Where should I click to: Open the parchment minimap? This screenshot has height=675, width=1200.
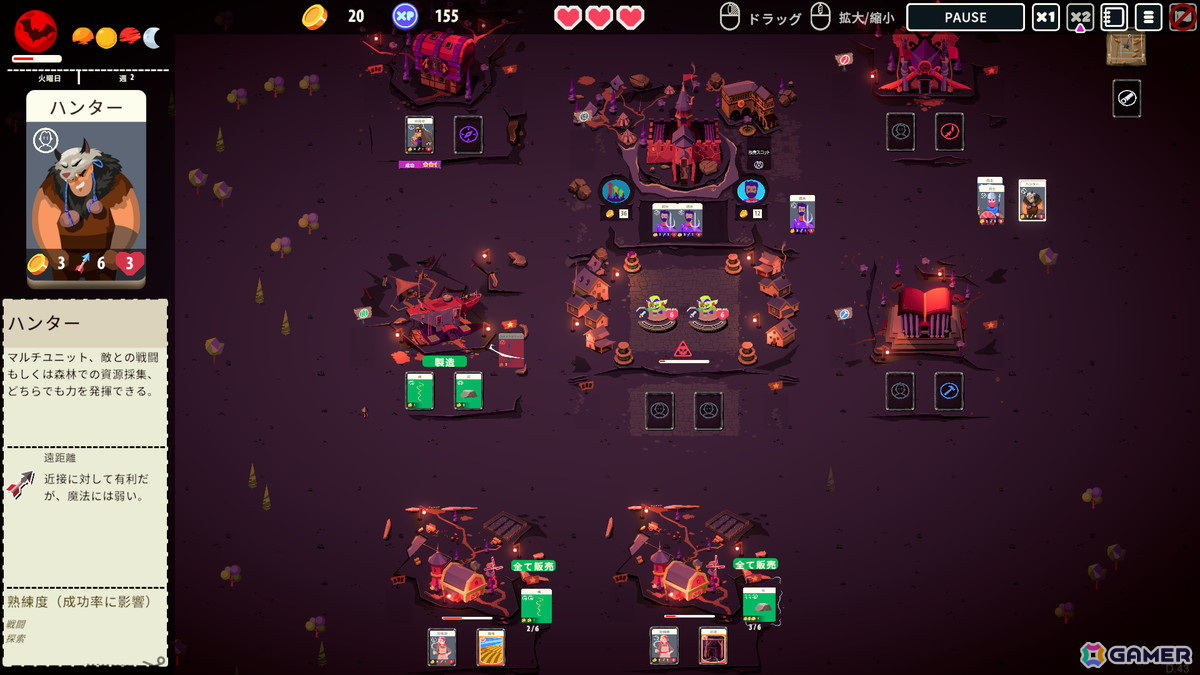tap(1126, 48)
